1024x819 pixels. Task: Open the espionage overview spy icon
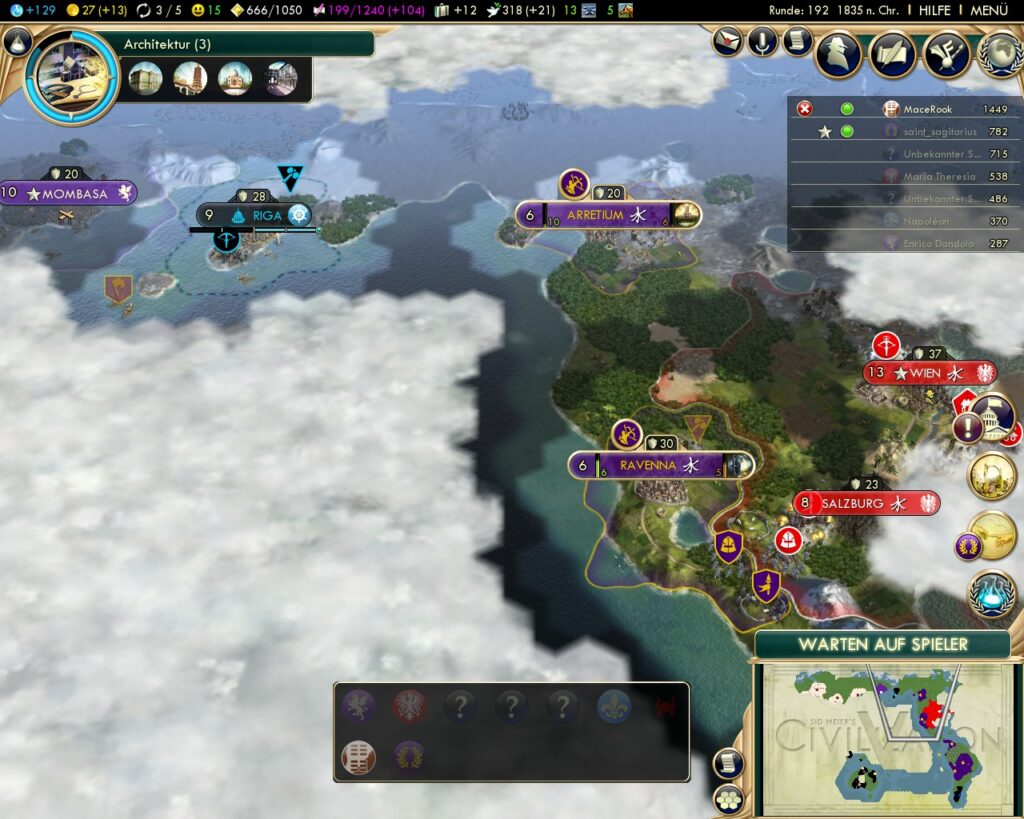(838, 54)
